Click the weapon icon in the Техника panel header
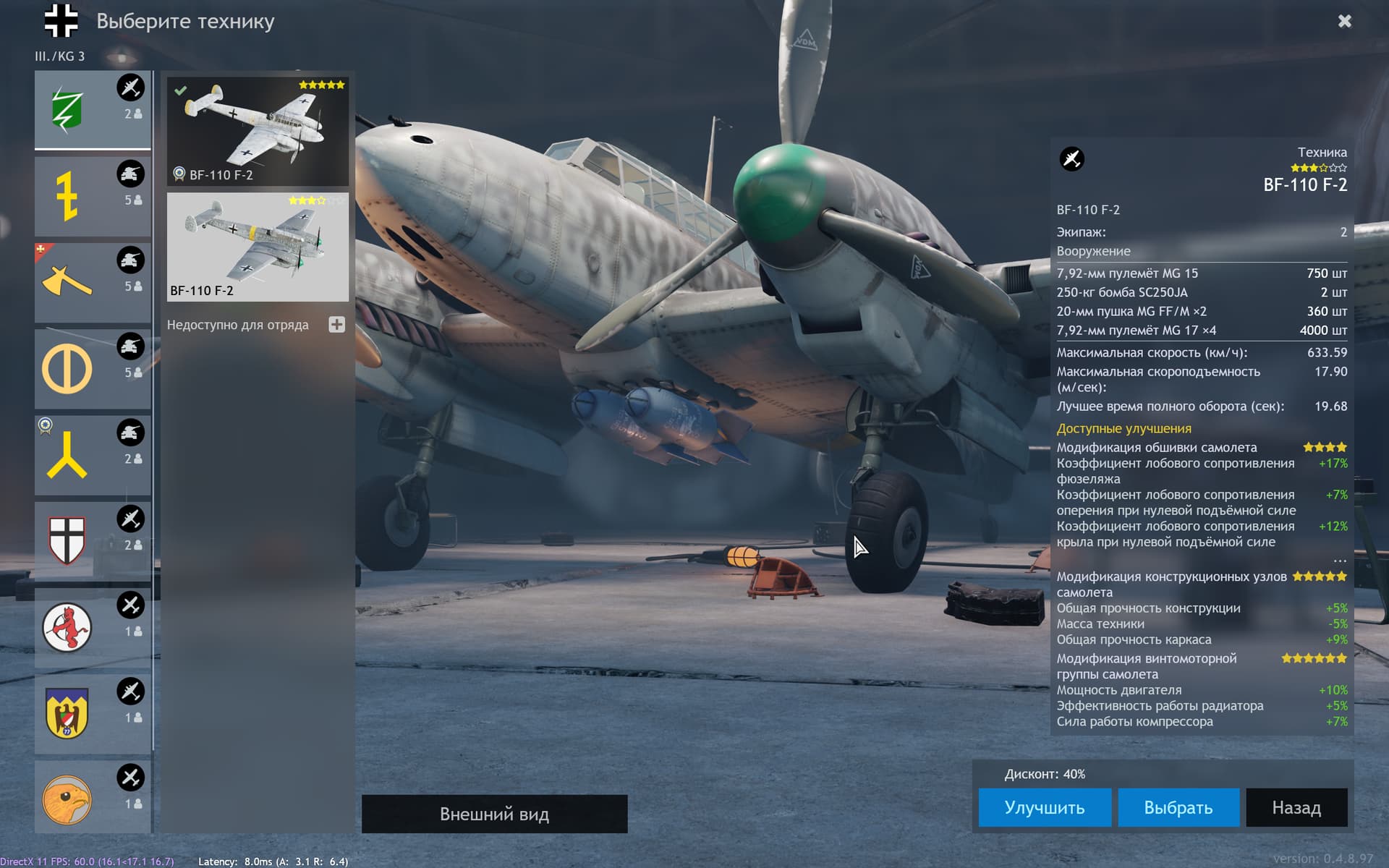Screen dimensions: 1389x868 (1071, 159)
